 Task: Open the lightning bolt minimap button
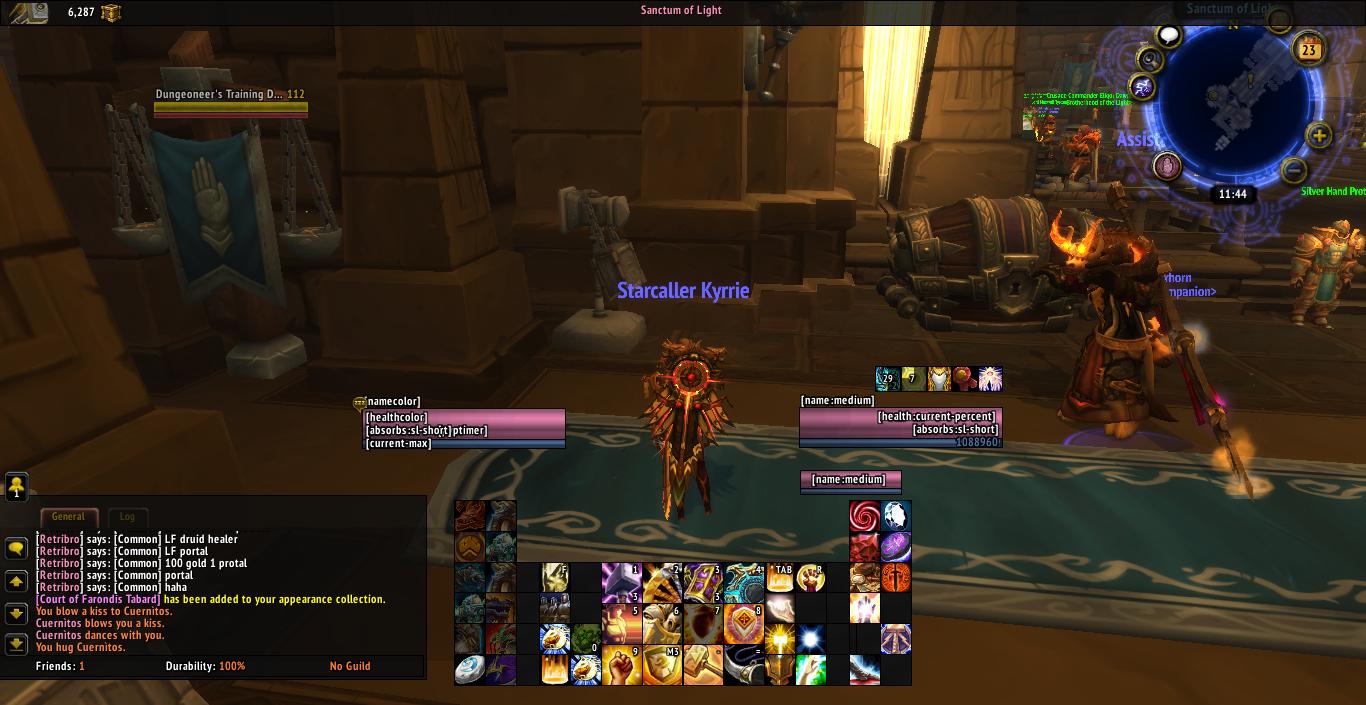1142,88
